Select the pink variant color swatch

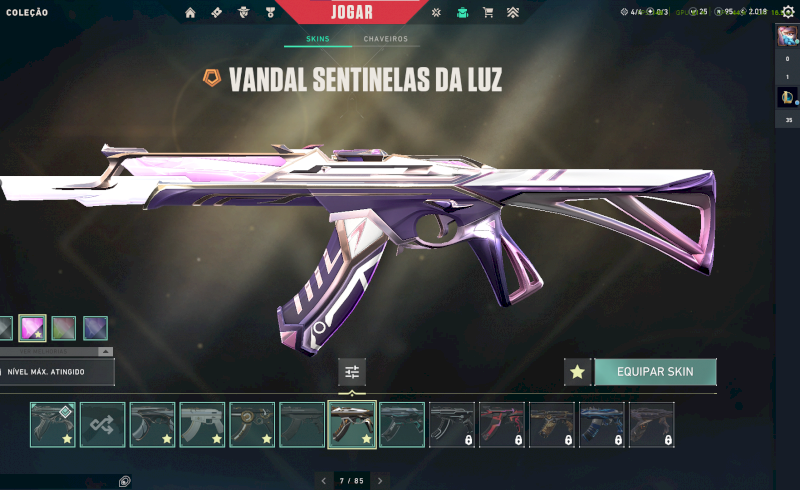pyautogui.click(x=33, y=328)
